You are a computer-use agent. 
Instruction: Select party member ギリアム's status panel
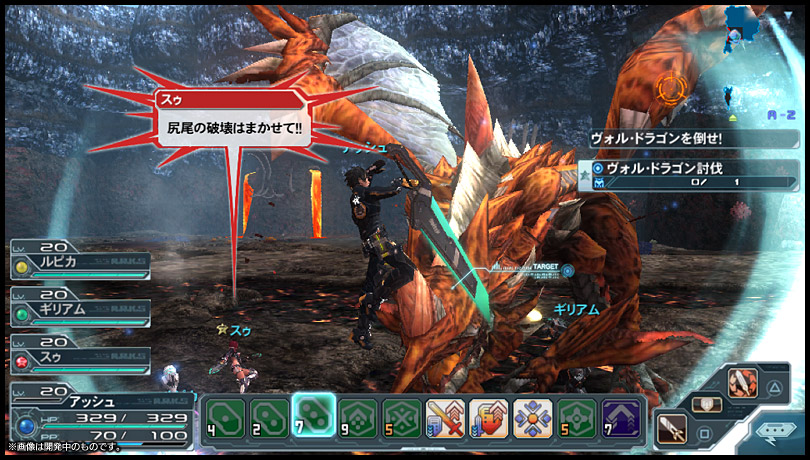point(80,309)
